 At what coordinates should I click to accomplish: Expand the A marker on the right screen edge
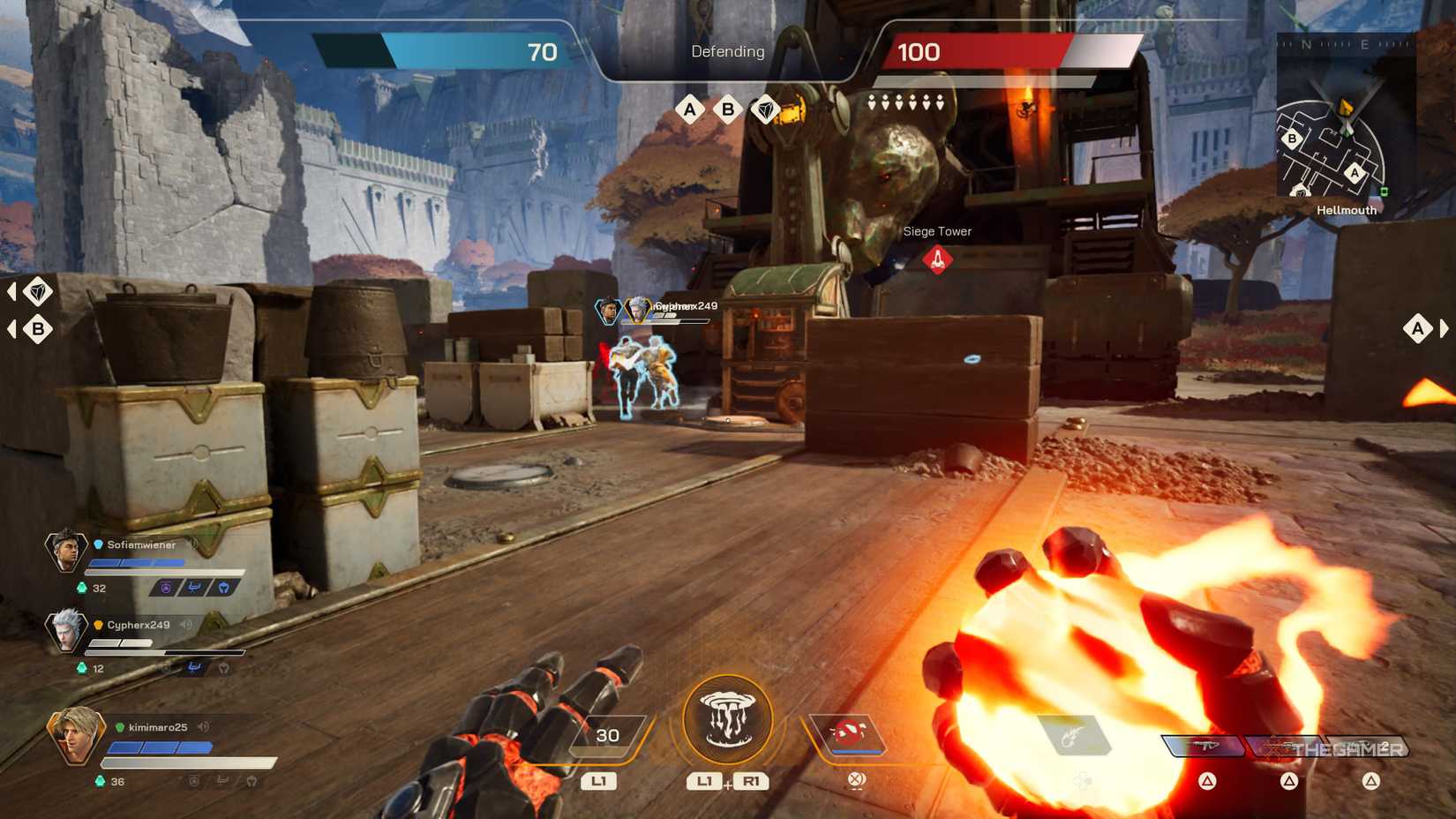click(x=1419, y=328)
